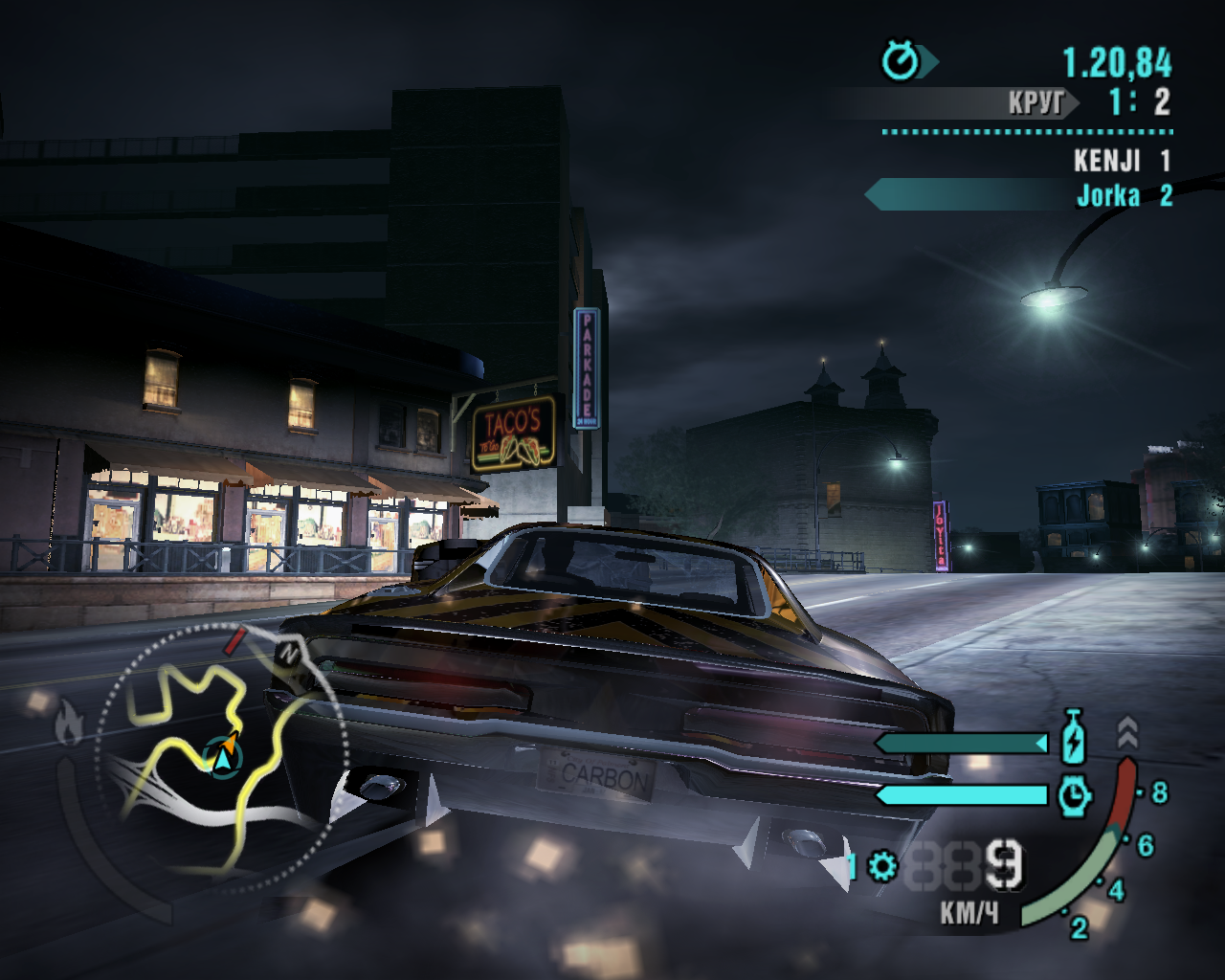The height and width of the screenshot is (980, 1225).
Task: Select Jorka in the standings list
Action: click(1108, 196)
